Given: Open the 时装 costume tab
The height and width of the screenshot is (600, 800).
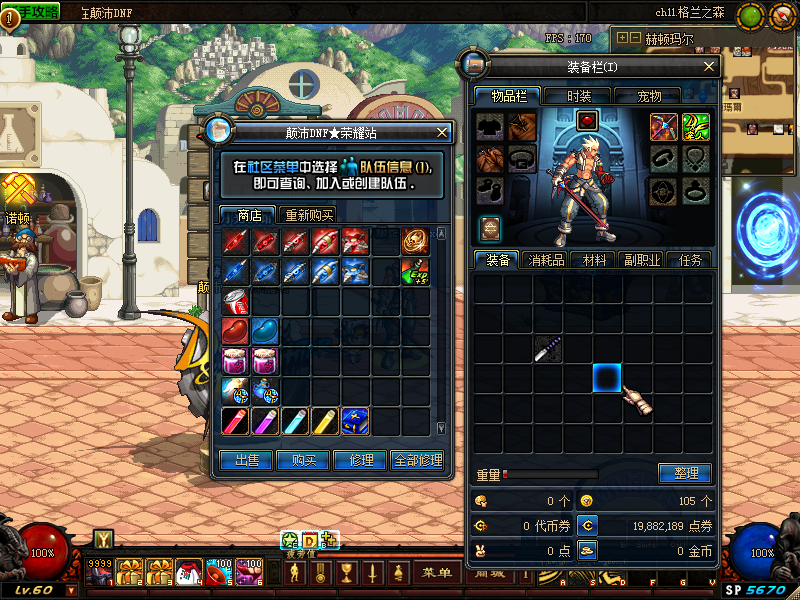Looking at the screenshot, I should click(579, 96).
